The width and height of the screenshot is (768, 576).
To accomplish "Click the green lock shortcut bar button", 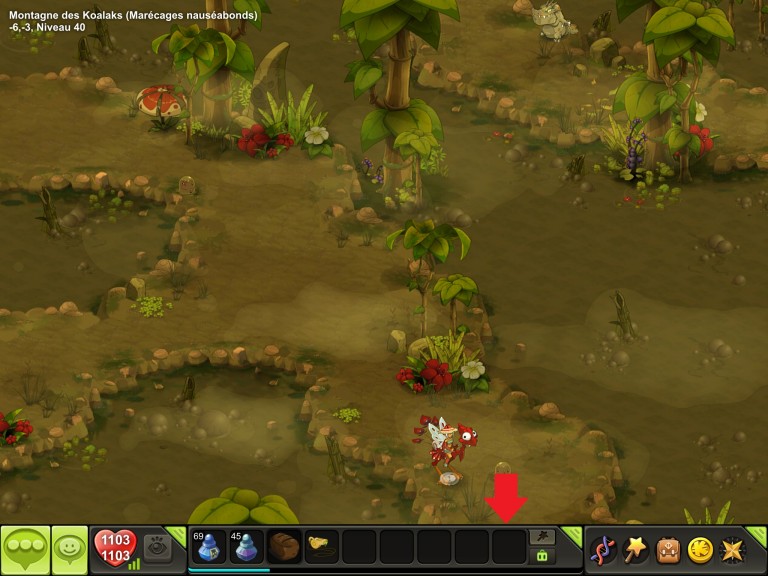I will pos(543,555).
